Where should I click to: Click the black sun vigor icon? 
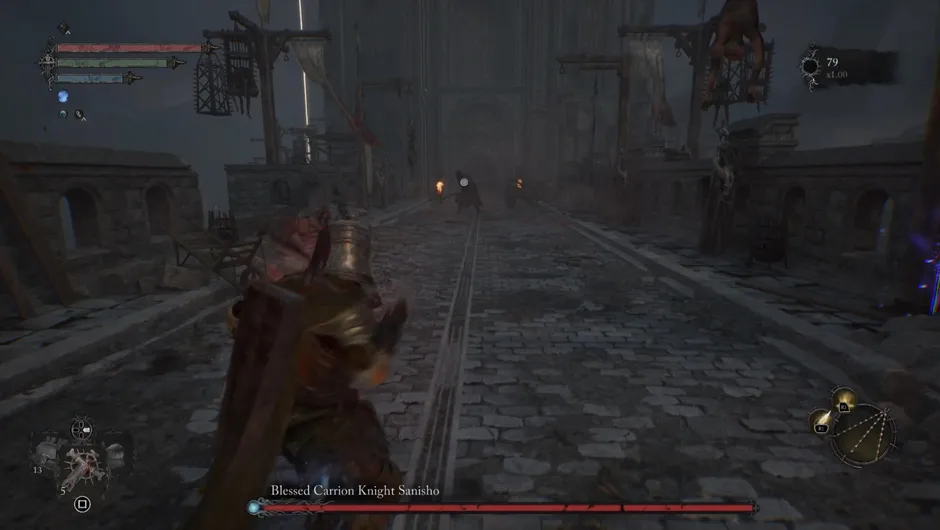coord(810,67)
